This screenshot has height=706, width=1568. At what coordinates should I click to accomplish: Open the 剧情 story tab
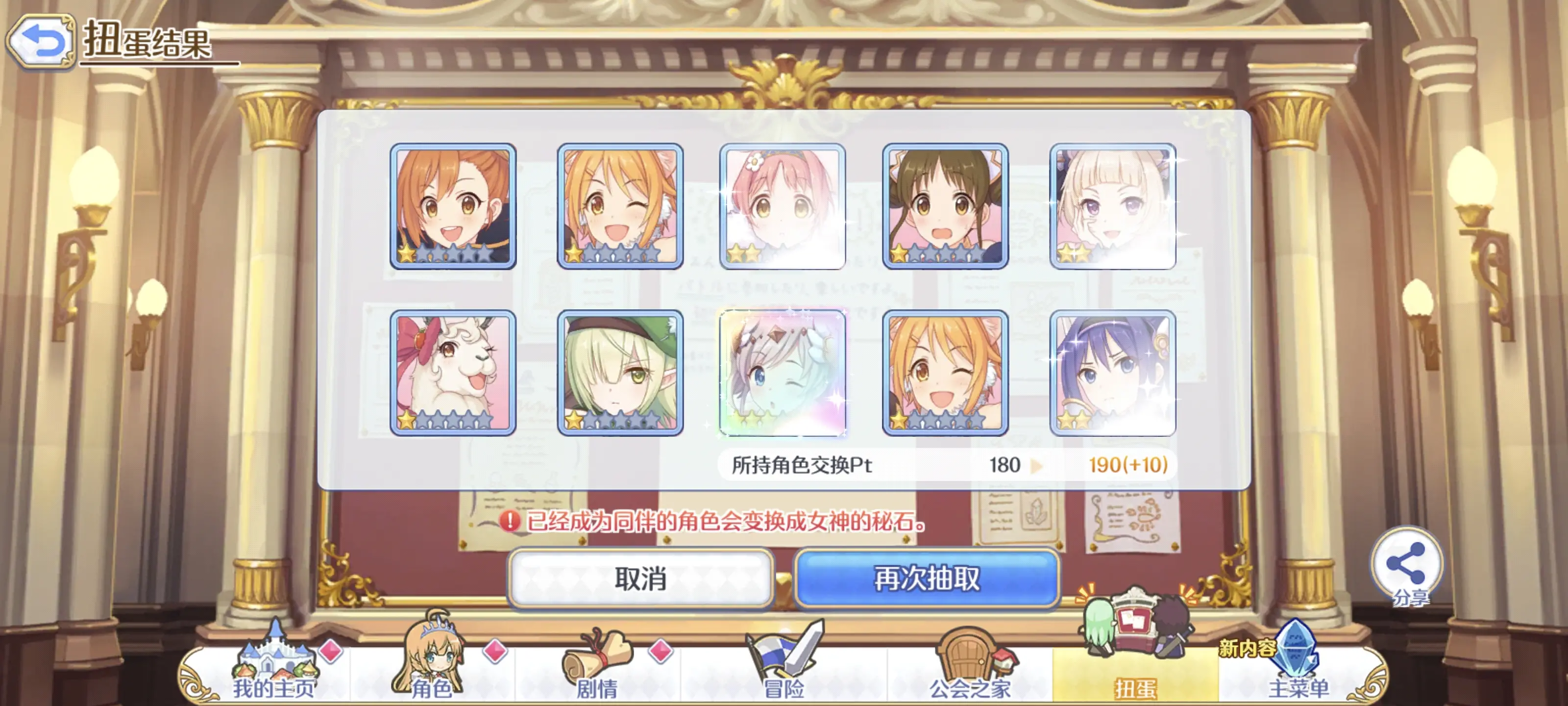[597, 670]
